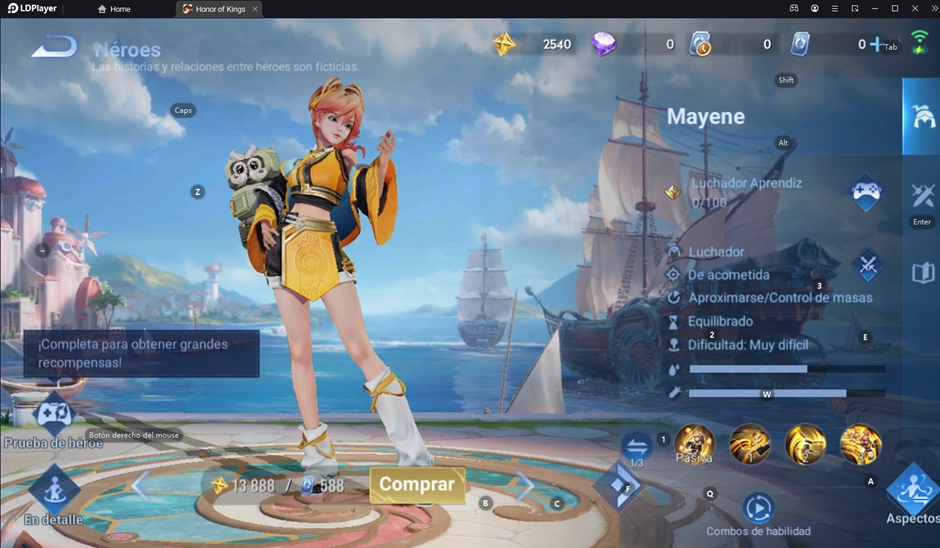Click the crossed swords diamond beside Luchador

tap(868, 266)
